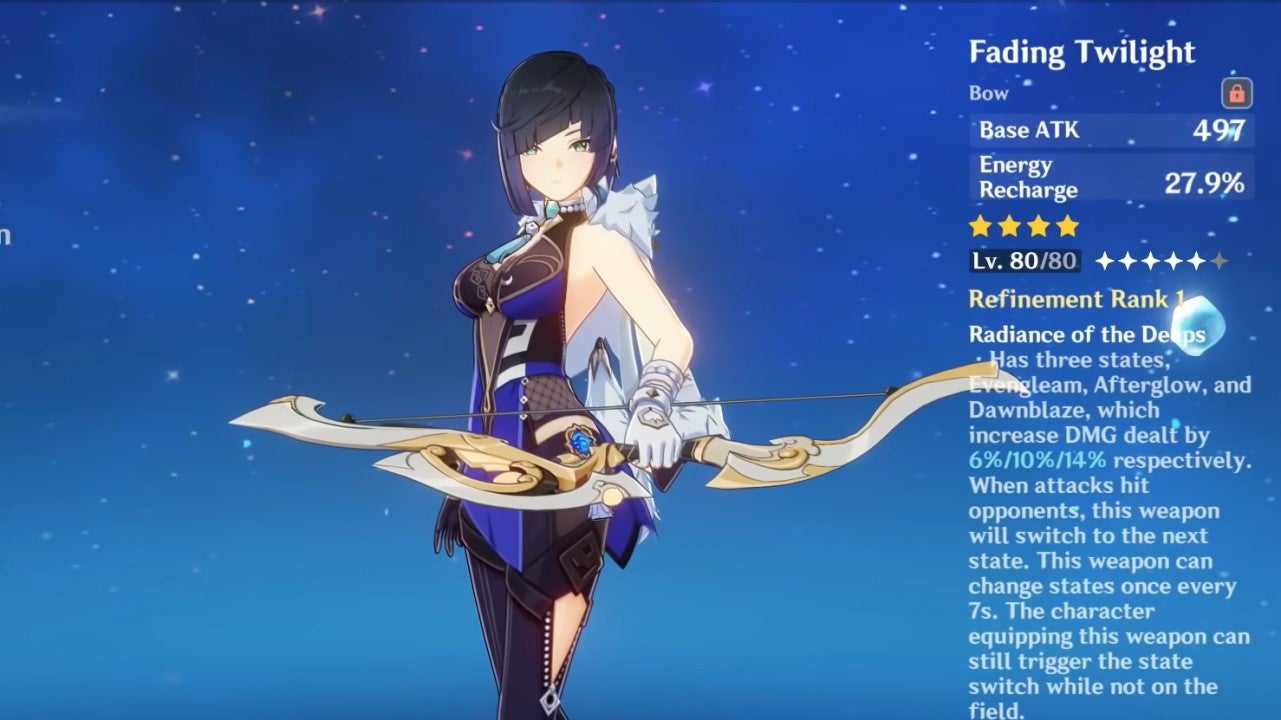
Task: Click the unfilled sixth ascension star
Action: coord(1217,260)
